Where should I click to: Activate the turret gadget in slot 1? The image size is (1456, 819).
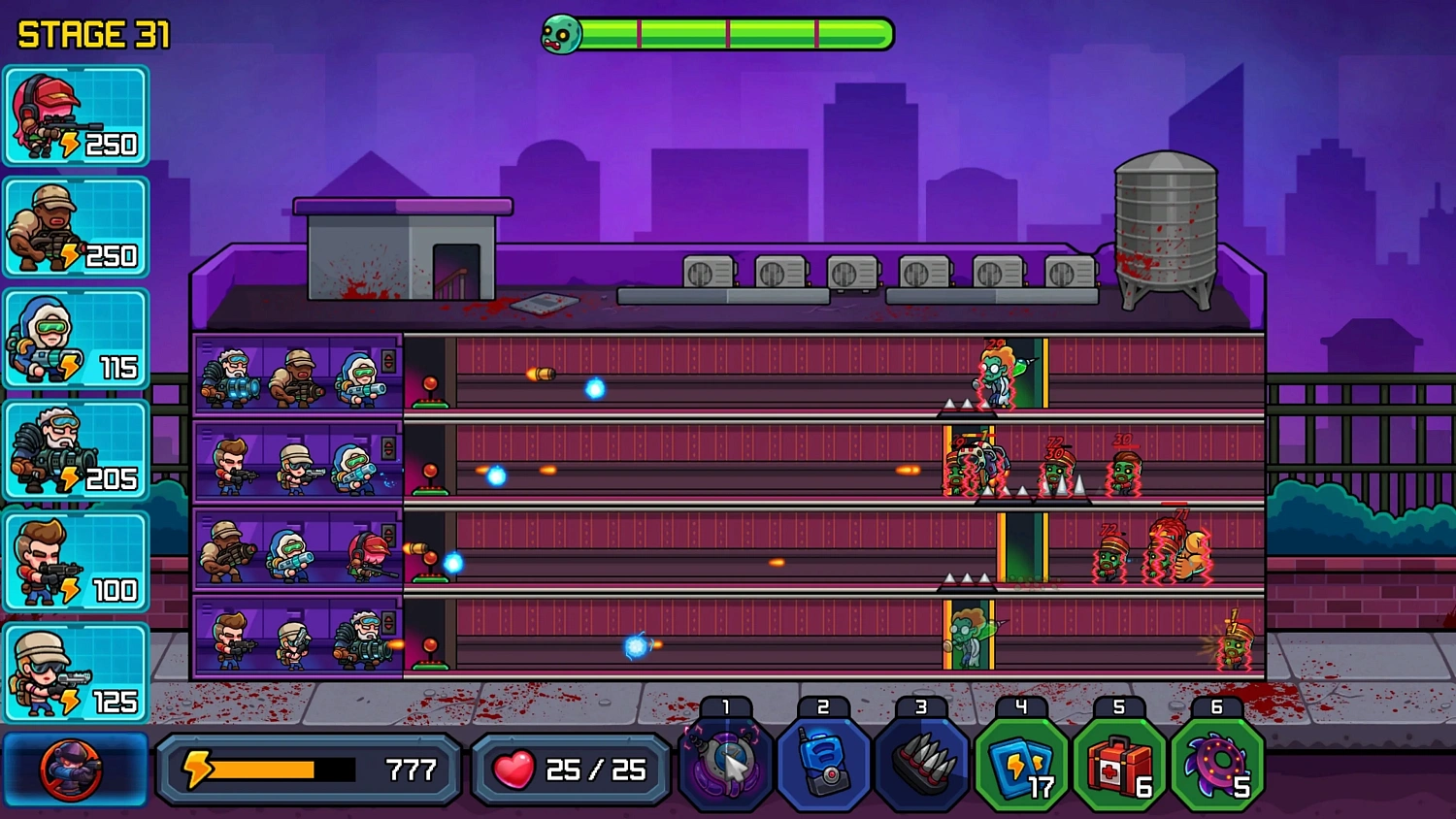point(727,767)
